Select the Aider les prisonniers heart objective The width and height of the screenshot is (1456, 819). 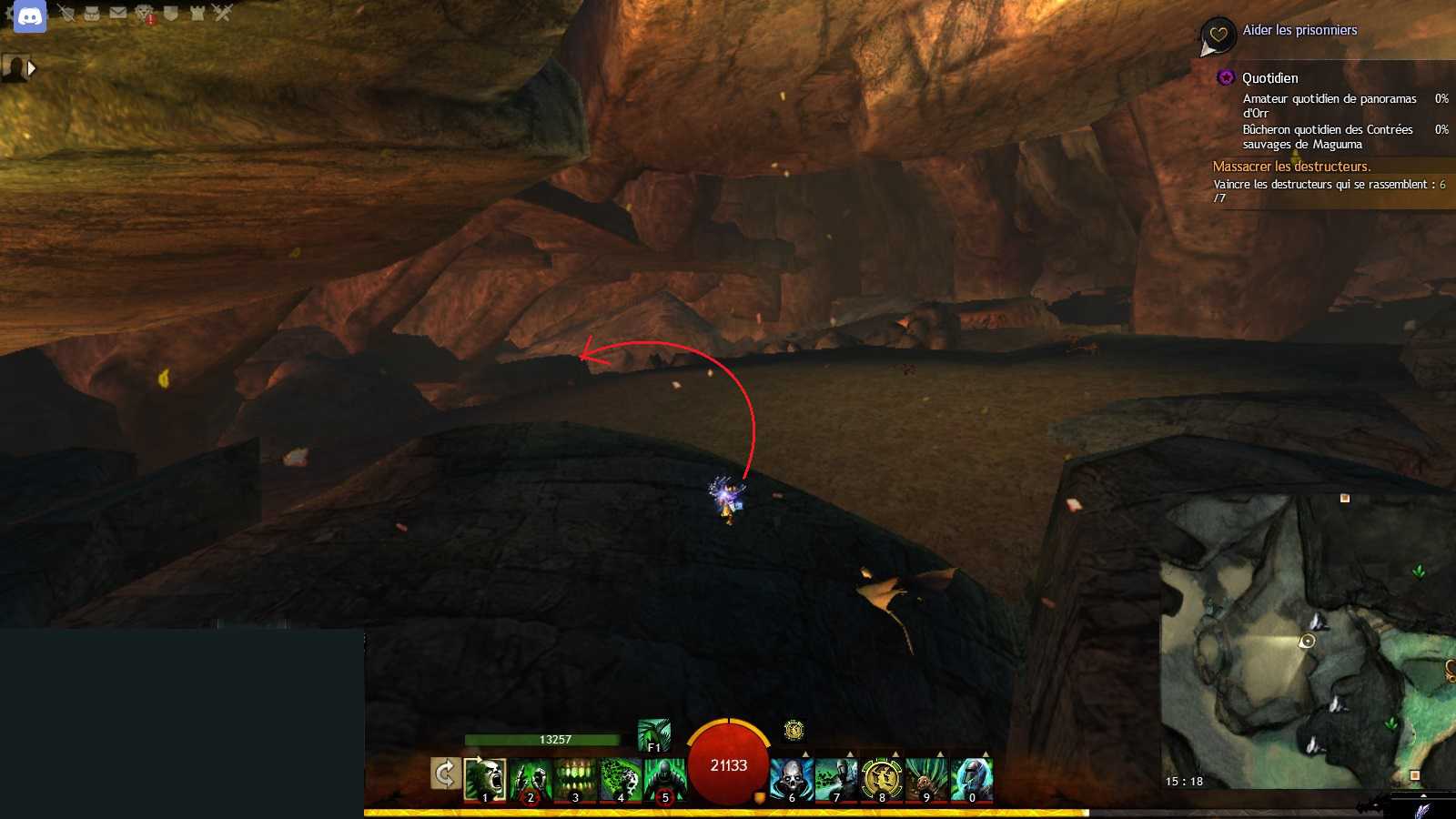(x=1299, y=31)
